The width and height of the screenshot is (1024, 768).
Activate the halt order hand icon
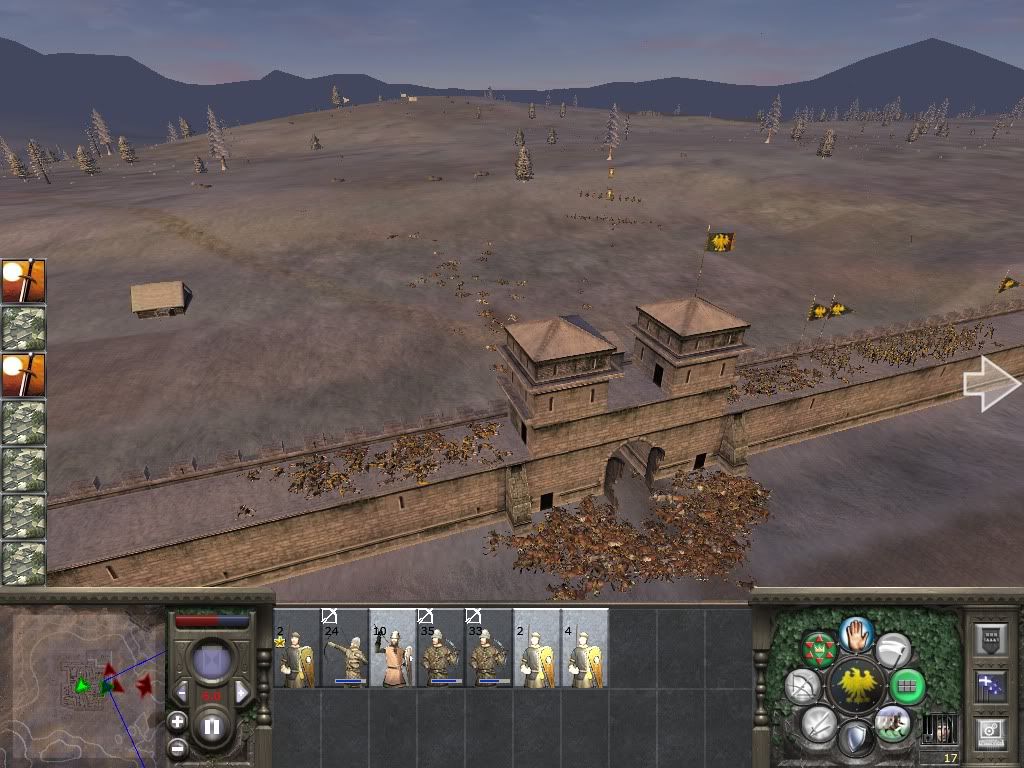pyautogui.click(x=856, y=633)
